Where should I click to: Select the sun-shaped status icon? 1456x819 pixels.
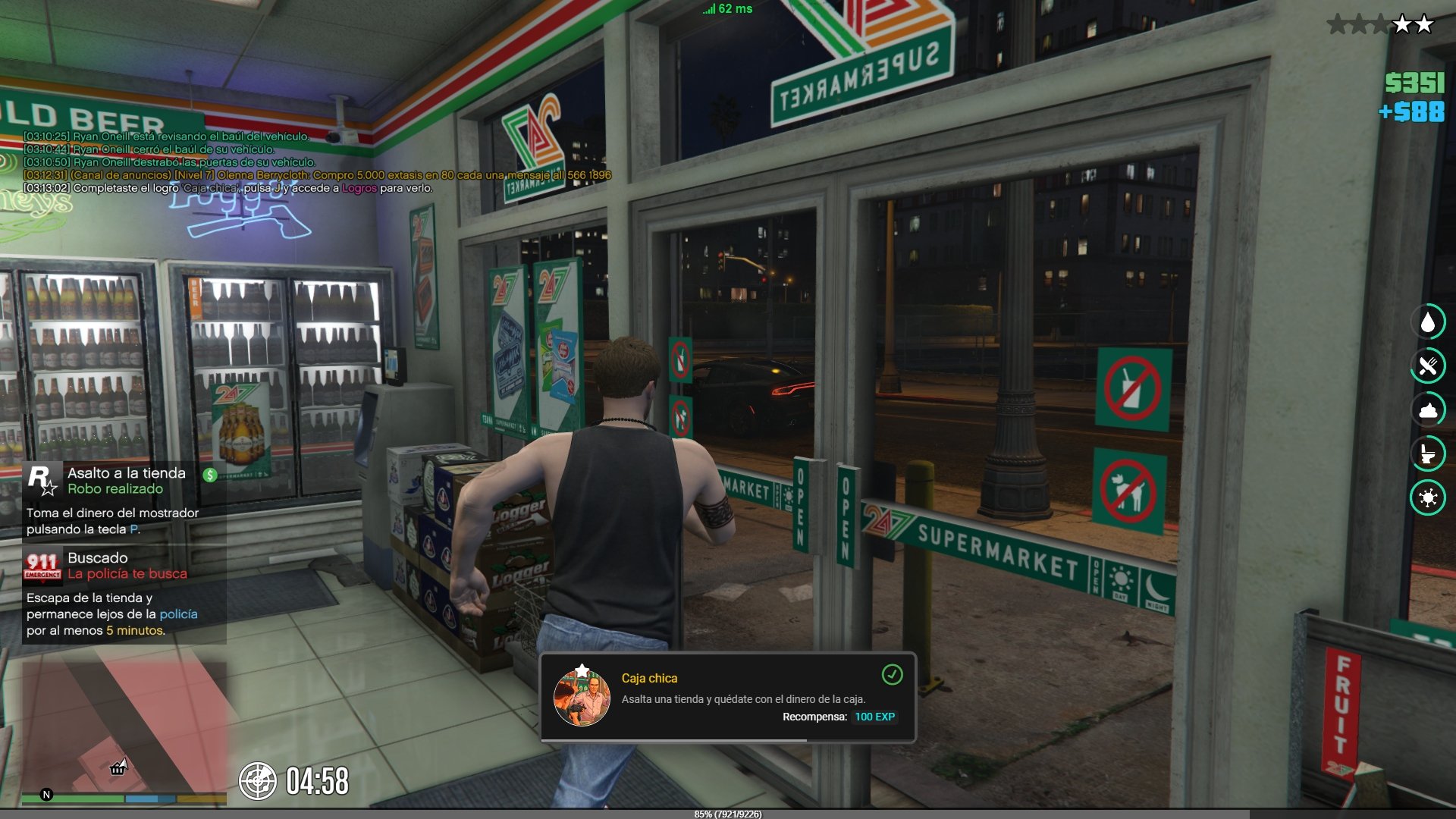(x=1428, y=498)
